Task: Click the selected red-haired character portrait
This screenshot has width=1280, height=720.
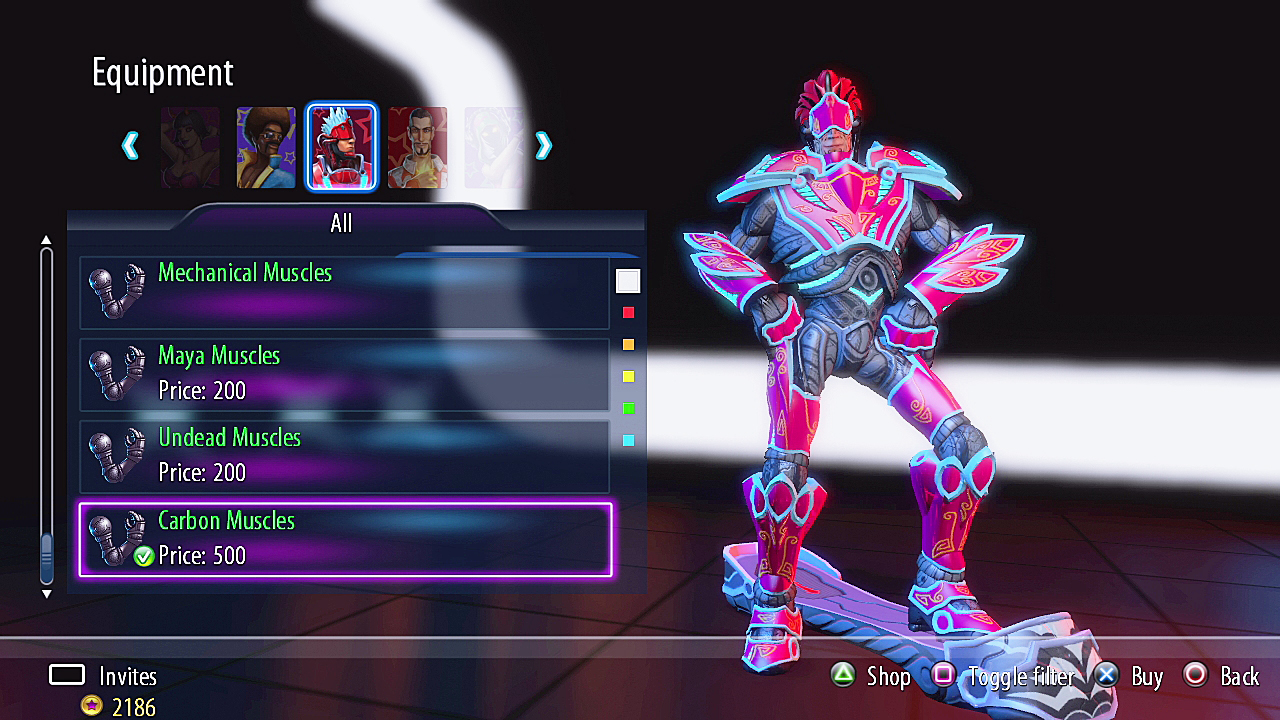Action: click(x=342, y=145)
